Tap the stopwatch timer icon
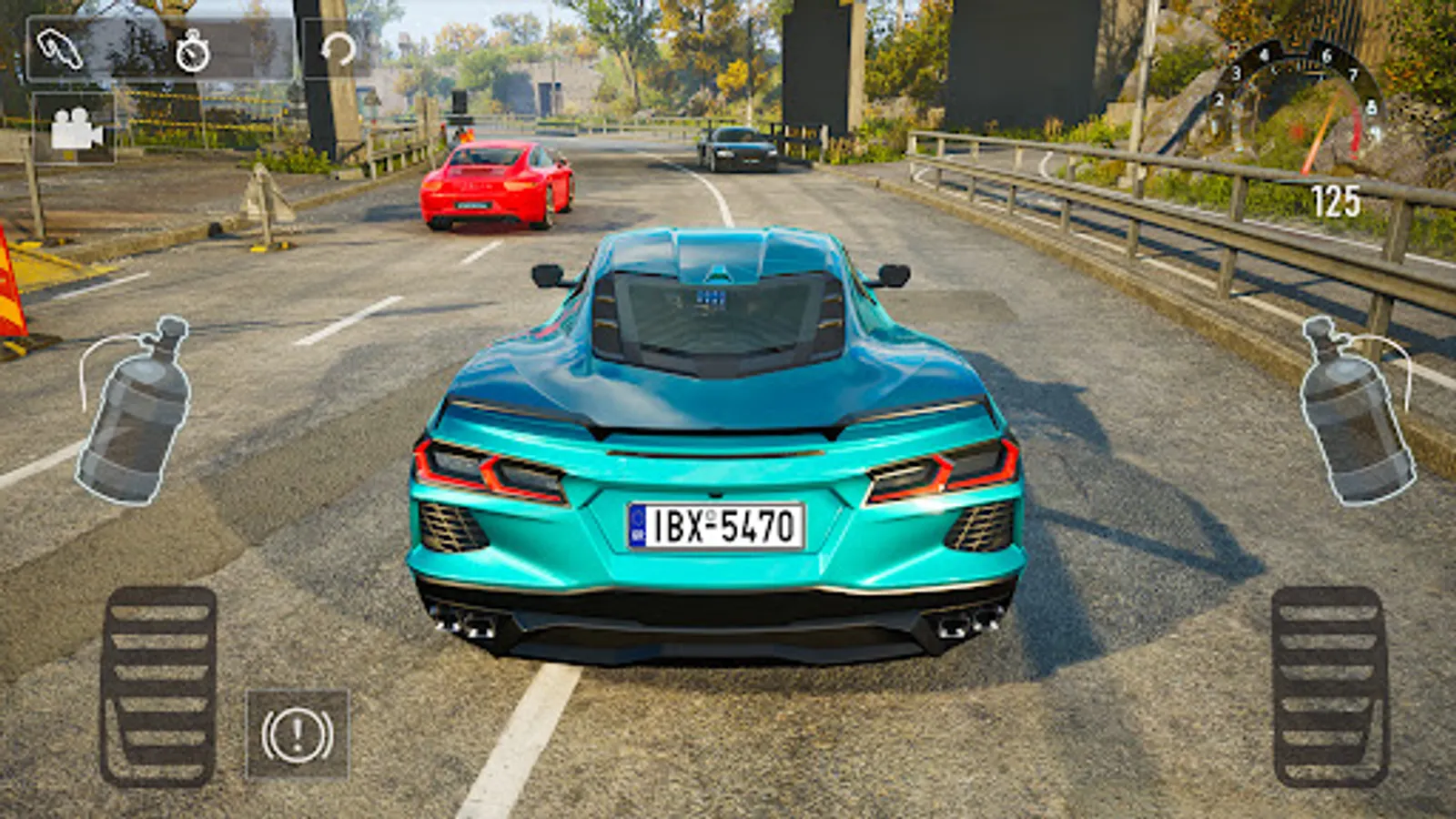The width and height of the screenshot is (1456, 819). [x=192, y=51]
